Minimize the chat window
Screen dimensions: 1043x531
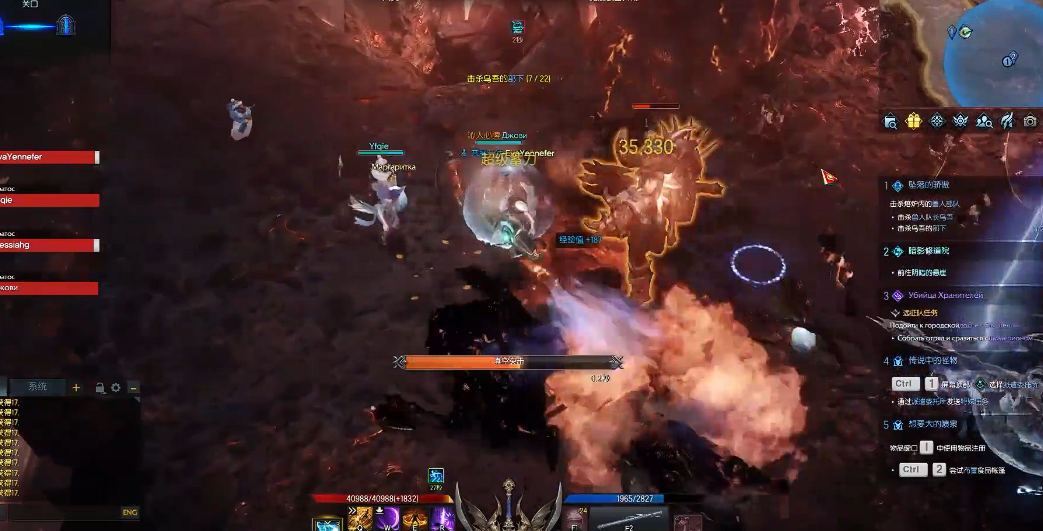[x=133, y=388]
